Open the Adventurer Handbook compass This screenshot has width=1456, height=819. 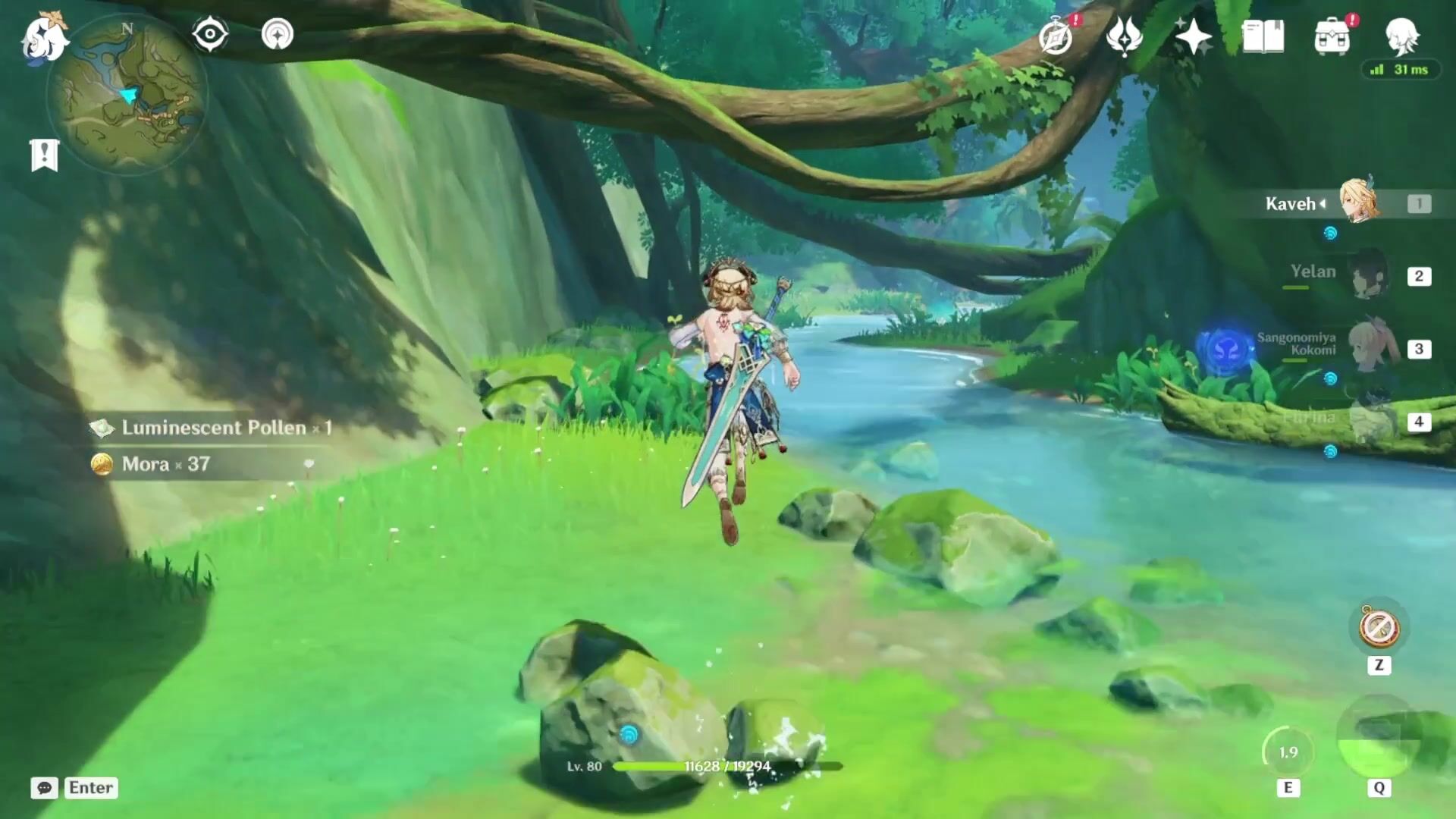tap(1056, 36)
